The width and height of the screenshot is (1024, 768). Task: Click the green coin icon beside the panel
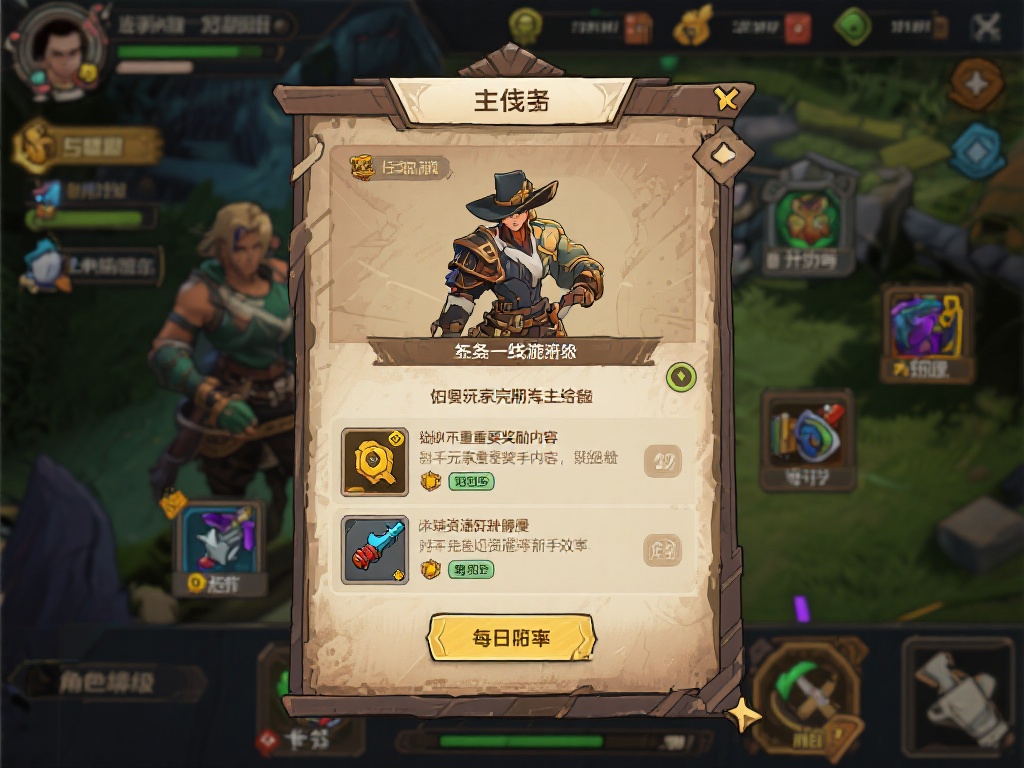[681, 377]
